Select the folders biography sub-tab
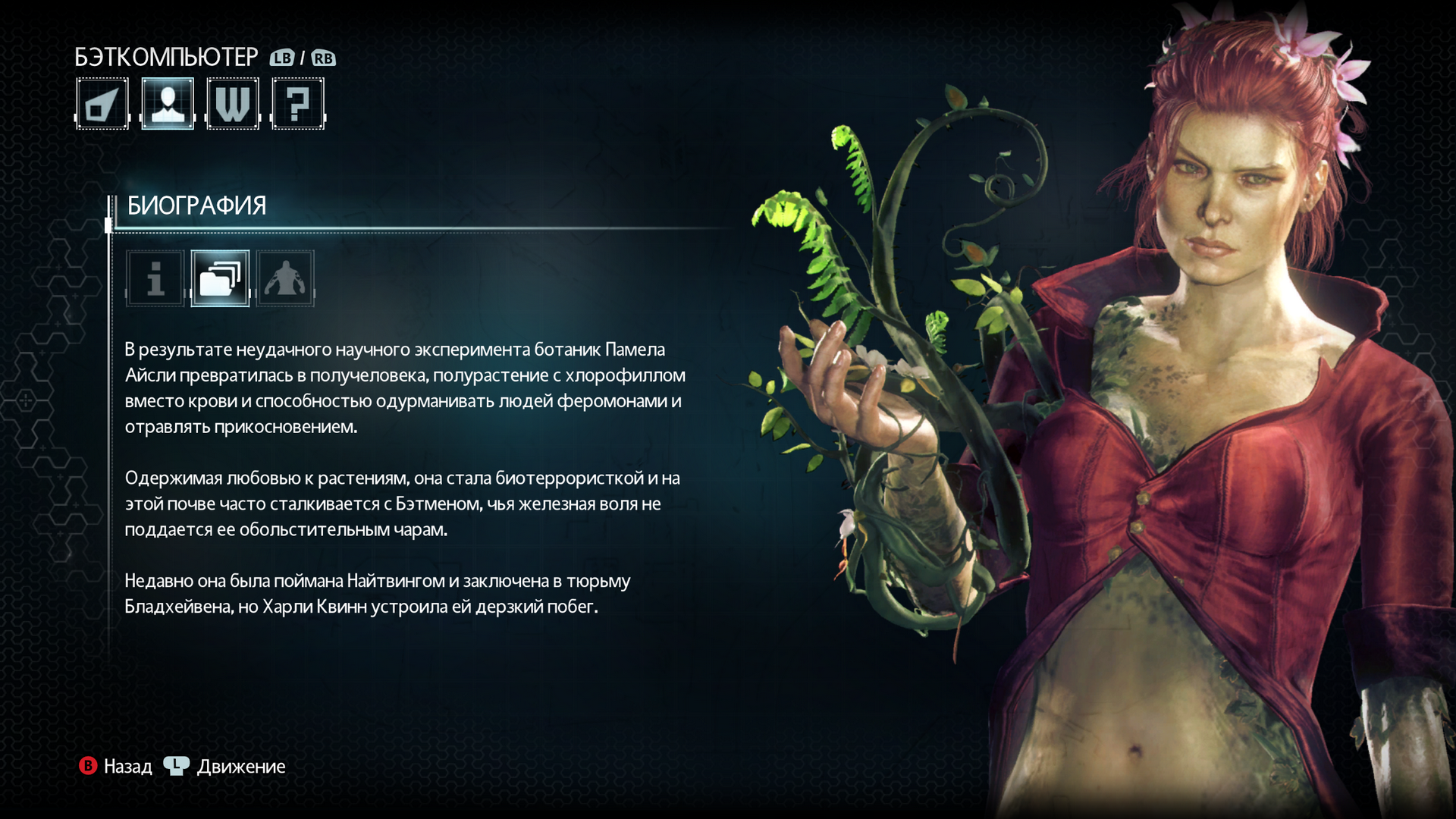This screenshot has width=1456, height=819. 220,278
